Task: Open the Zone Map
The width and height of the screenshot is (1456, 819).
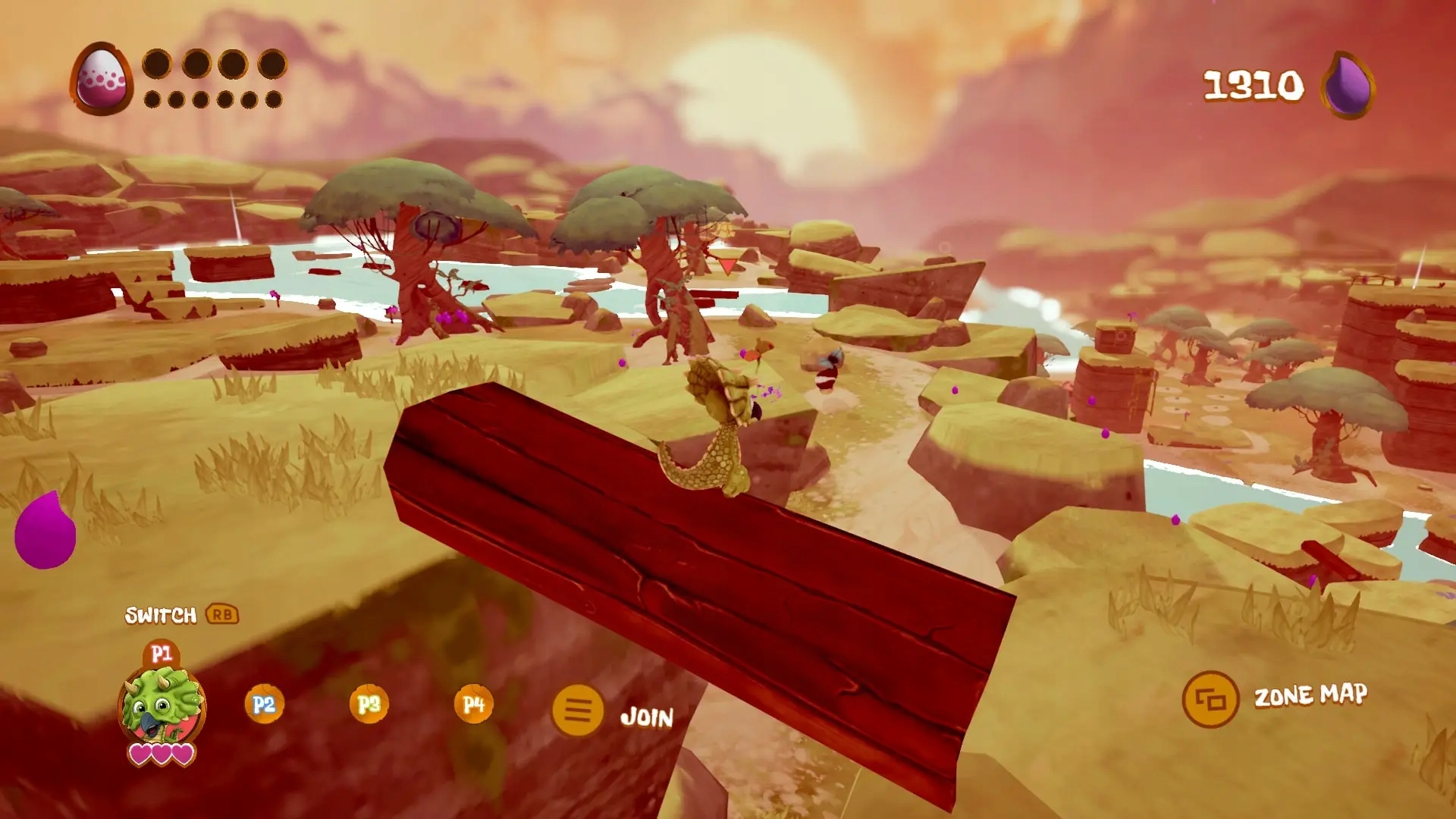Action: [1210, 699]
